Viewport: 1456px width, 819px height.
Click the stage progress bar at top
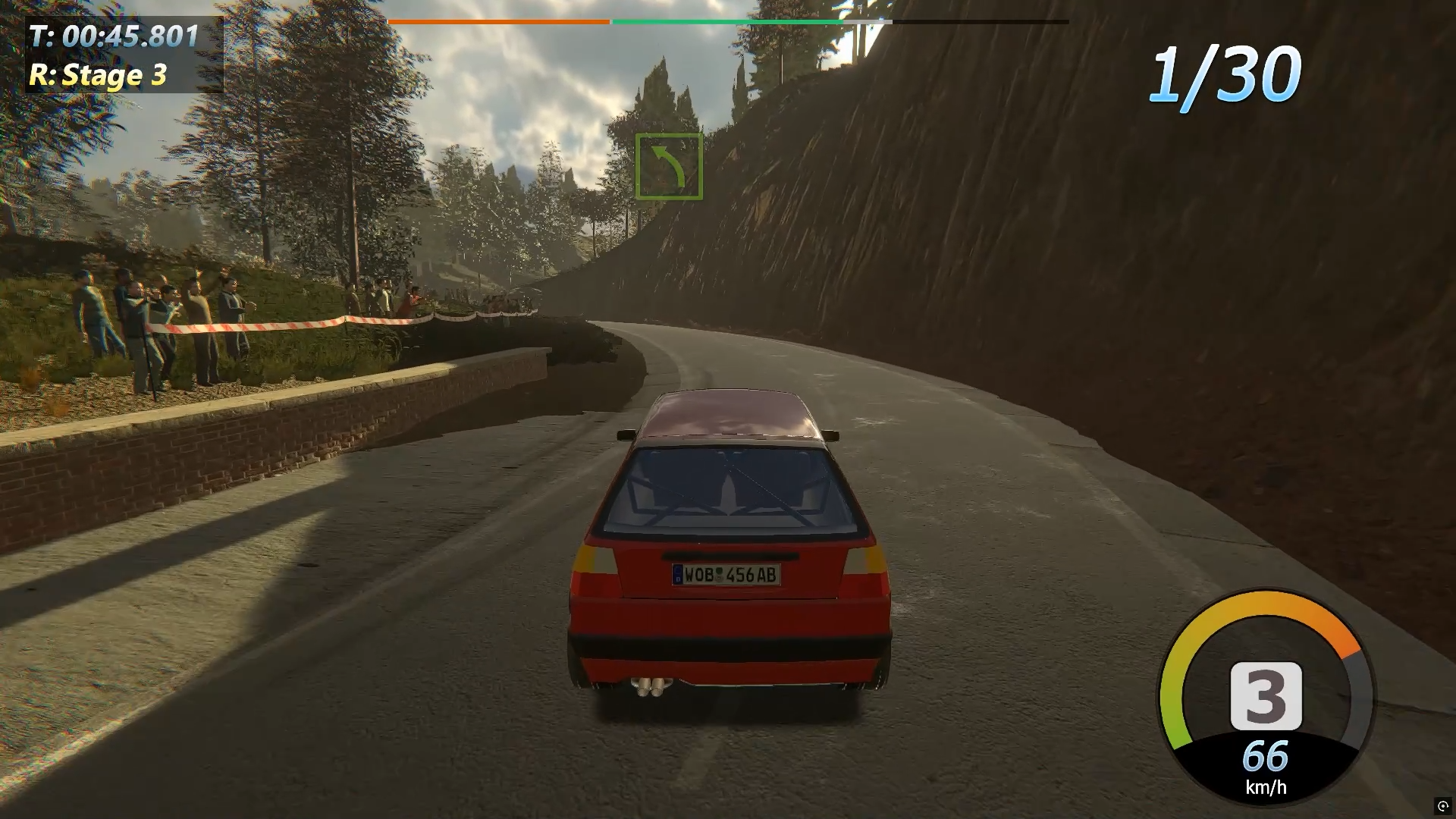pos(728,22)
